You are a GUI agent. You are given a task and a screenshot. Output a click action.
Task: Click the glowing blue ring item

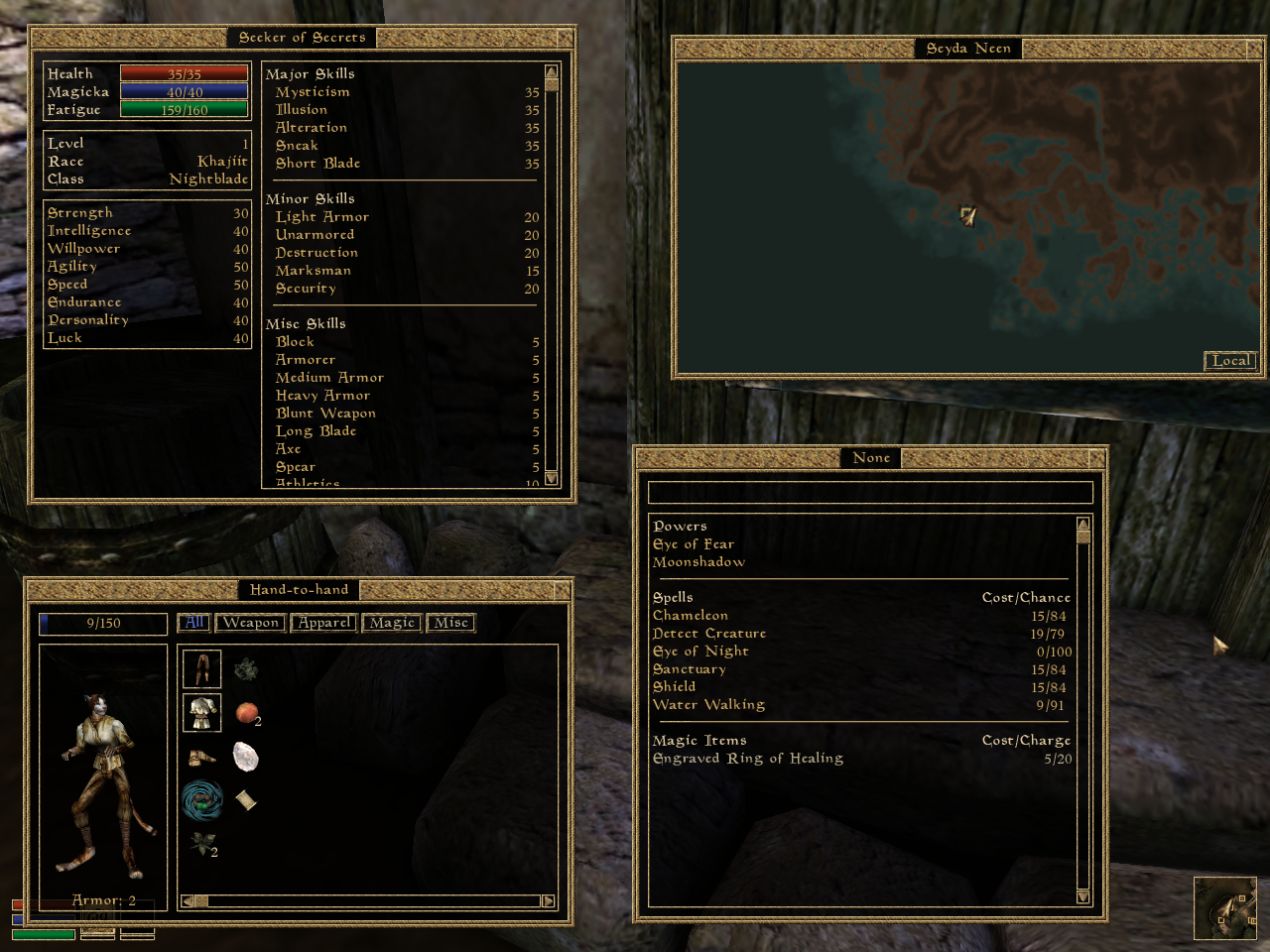tap(202, 799)
